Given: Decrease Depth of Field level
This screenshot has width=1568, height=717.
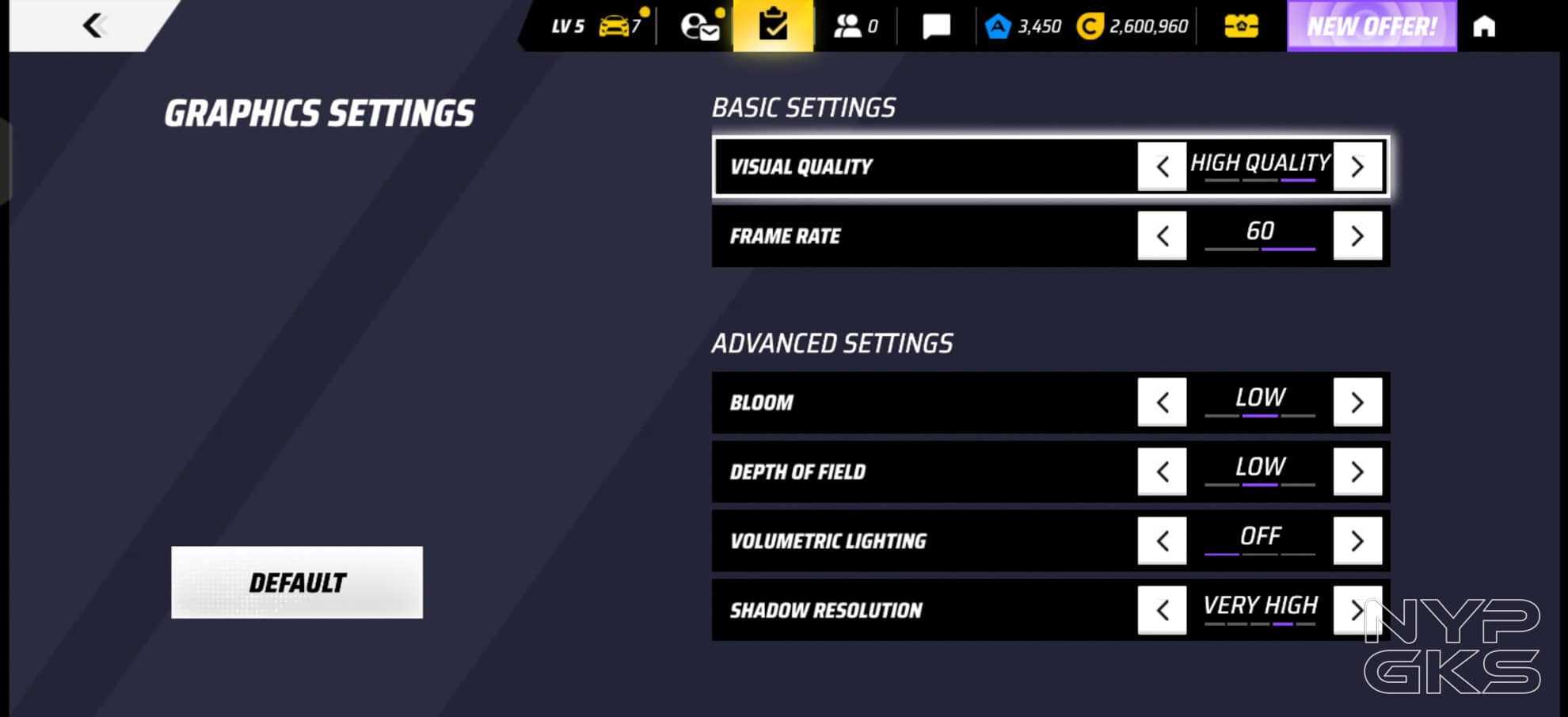Looking at the screenshot, I should click(1162, 471).
